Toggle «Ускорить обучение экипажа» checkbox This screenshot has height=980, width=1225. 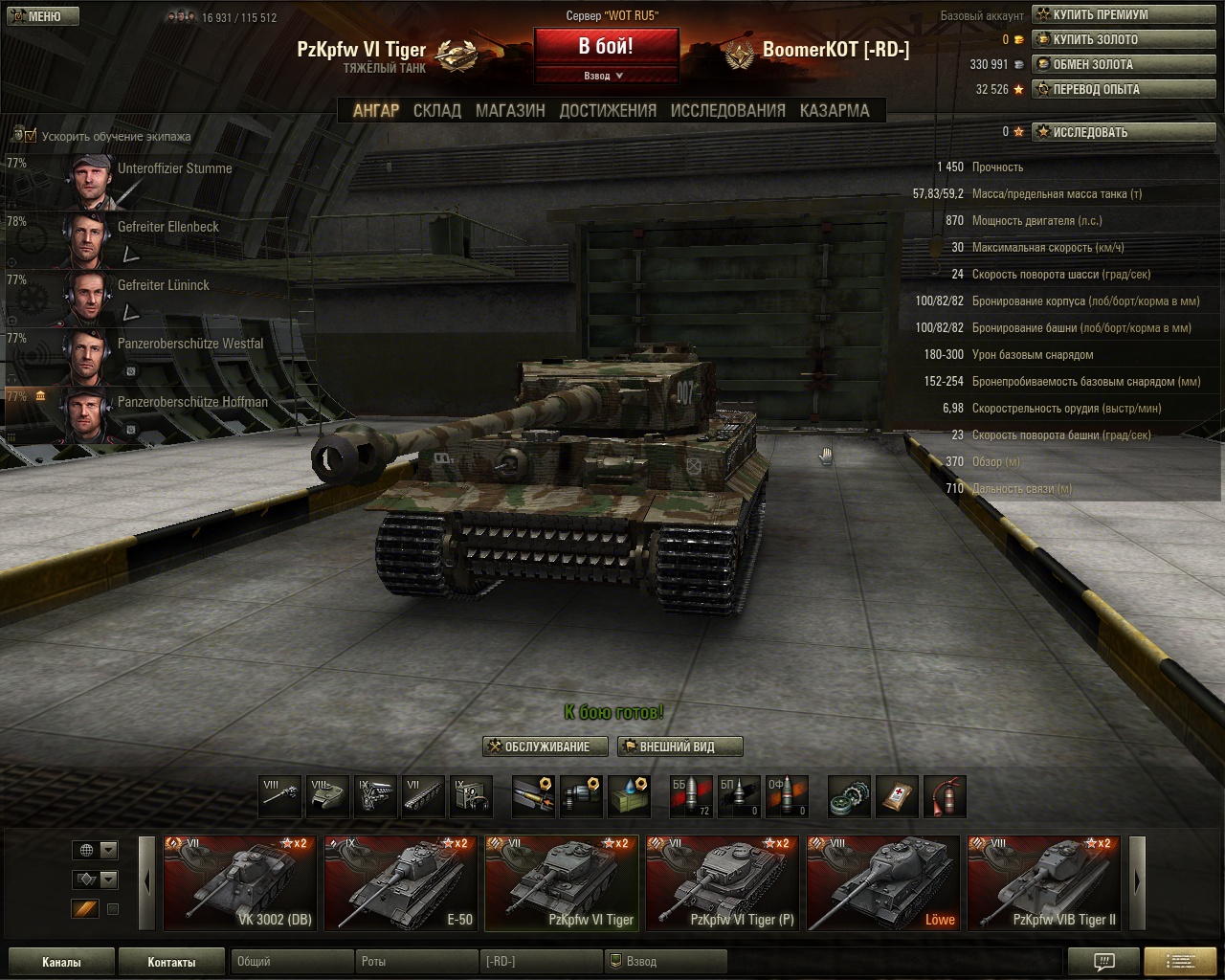coord(31,136)
